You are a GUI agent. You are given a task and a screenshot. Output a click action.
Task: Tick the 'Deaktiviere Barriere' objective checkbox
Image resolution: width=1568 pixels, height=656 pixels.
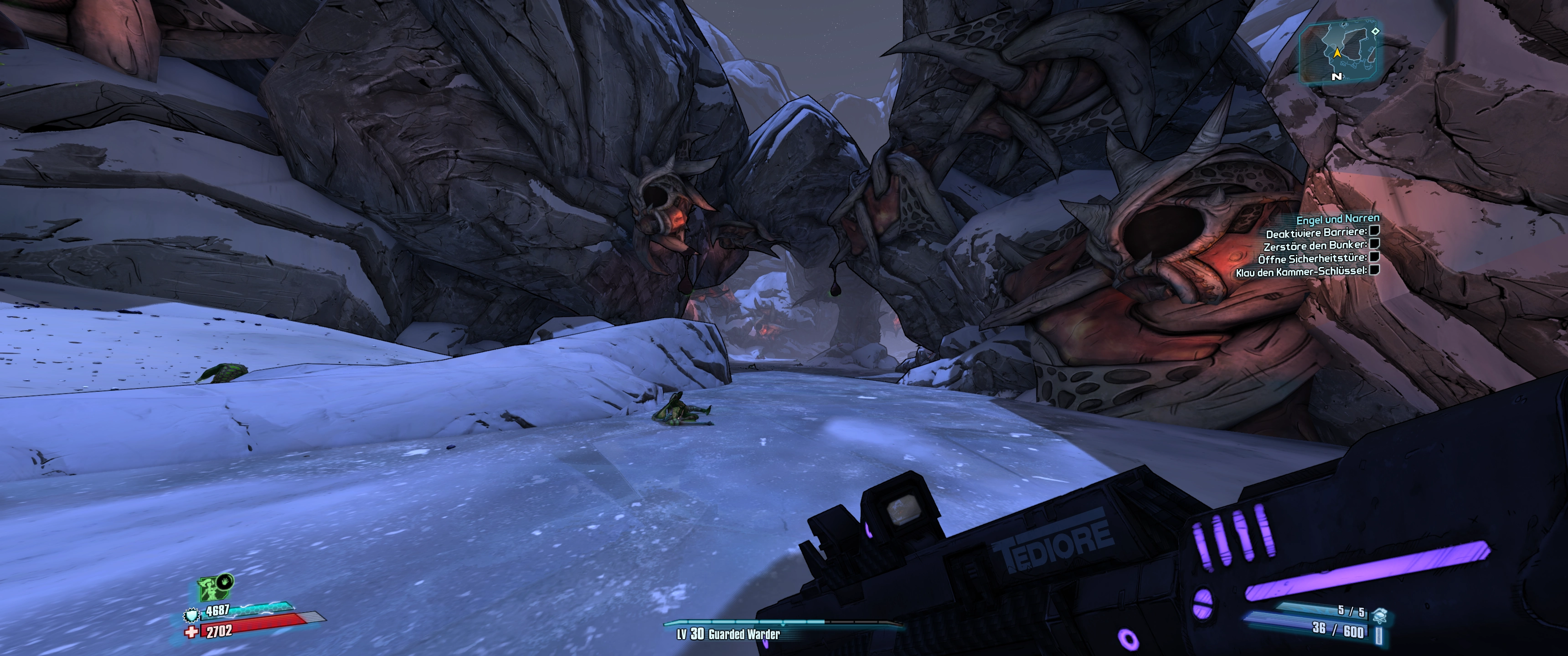(x=1374, y=231)
